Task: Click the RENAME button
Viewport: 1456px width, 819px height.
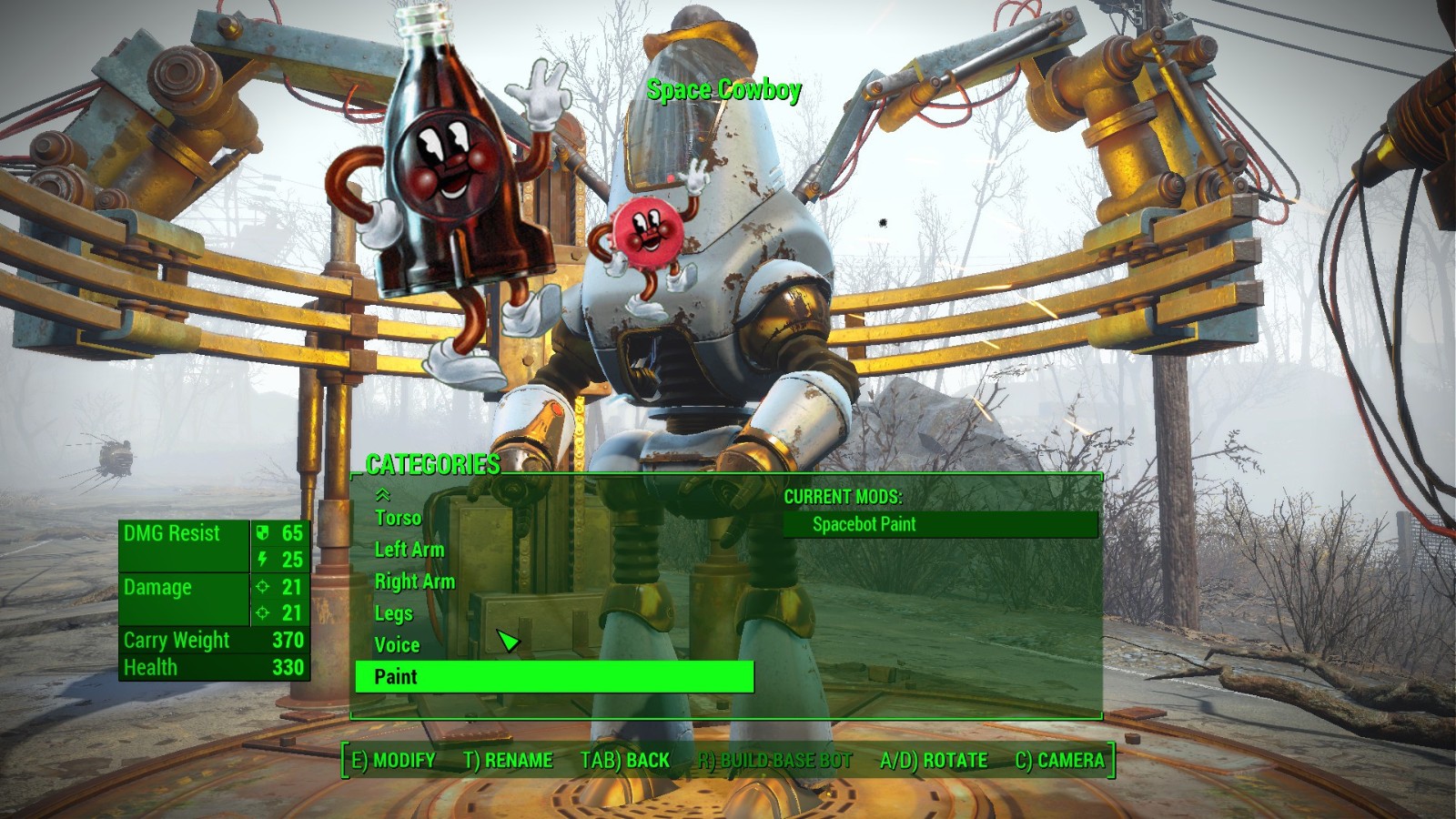Action: point(510,761)
